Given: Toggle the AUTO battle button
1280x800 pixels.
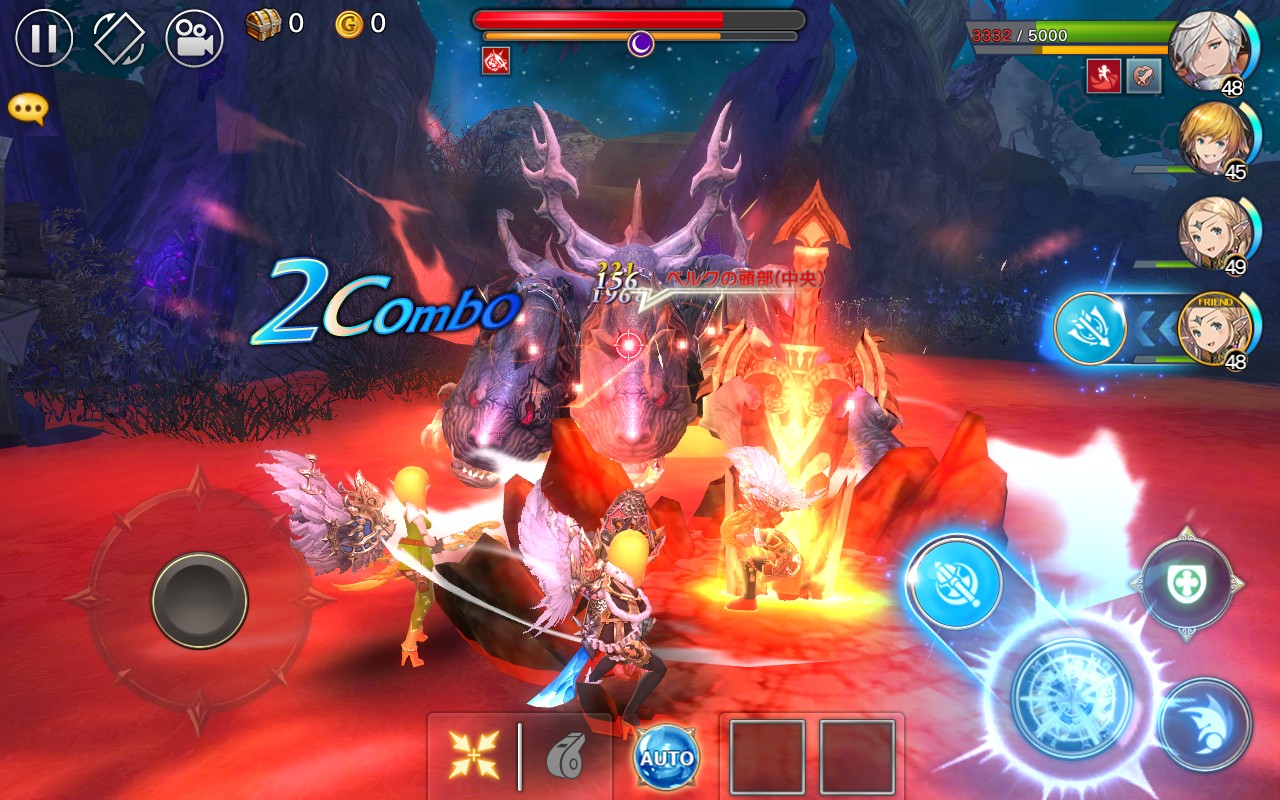Looking at the screenshot, I should pyautogui.click(x=666, y=757).
